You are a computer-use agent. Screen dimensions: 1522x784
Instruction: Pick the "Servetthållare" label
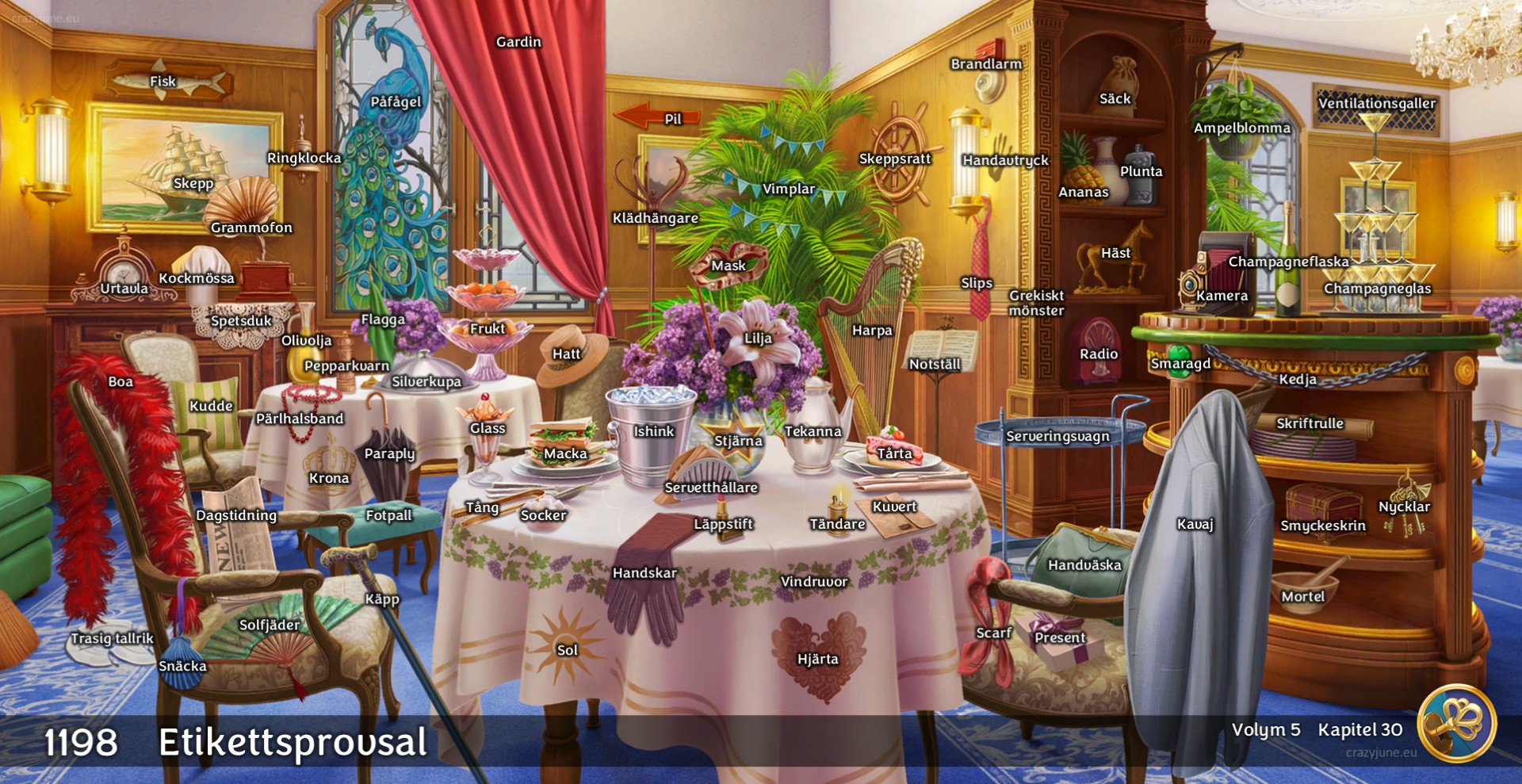711,488
